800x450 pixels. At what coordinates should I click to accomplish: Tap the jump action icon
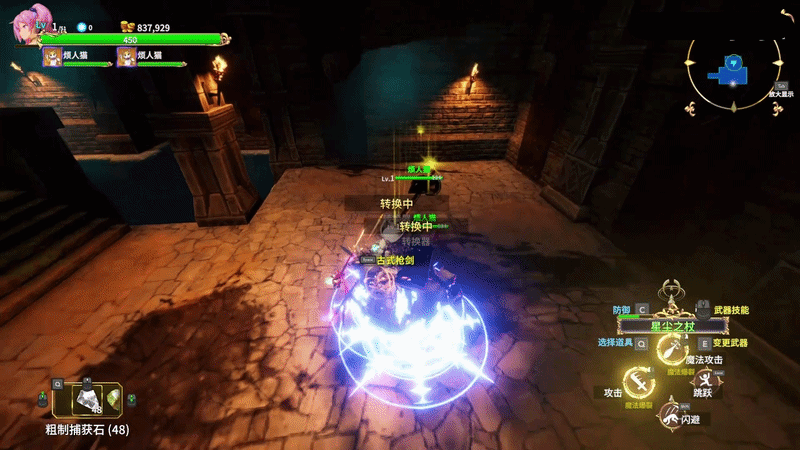[706, 381]
